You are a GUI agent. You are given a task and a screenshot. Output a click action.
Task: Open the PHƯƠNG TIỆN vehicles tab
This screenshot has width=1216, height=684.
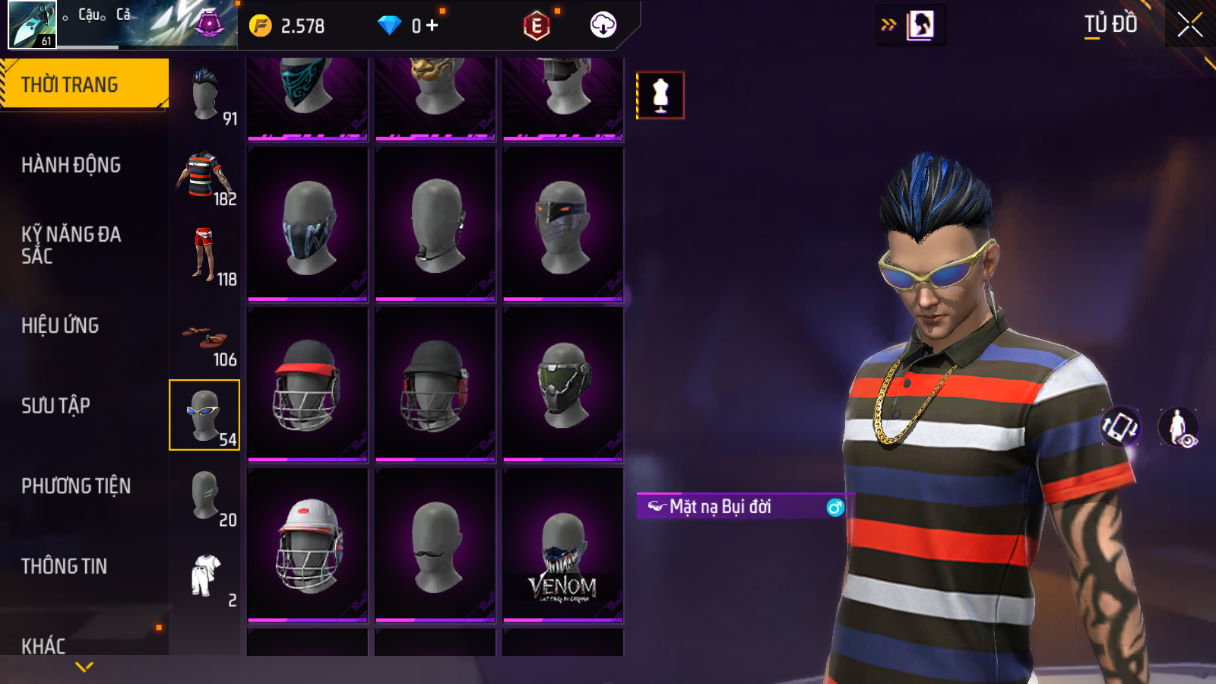click(x=76, y=486)
